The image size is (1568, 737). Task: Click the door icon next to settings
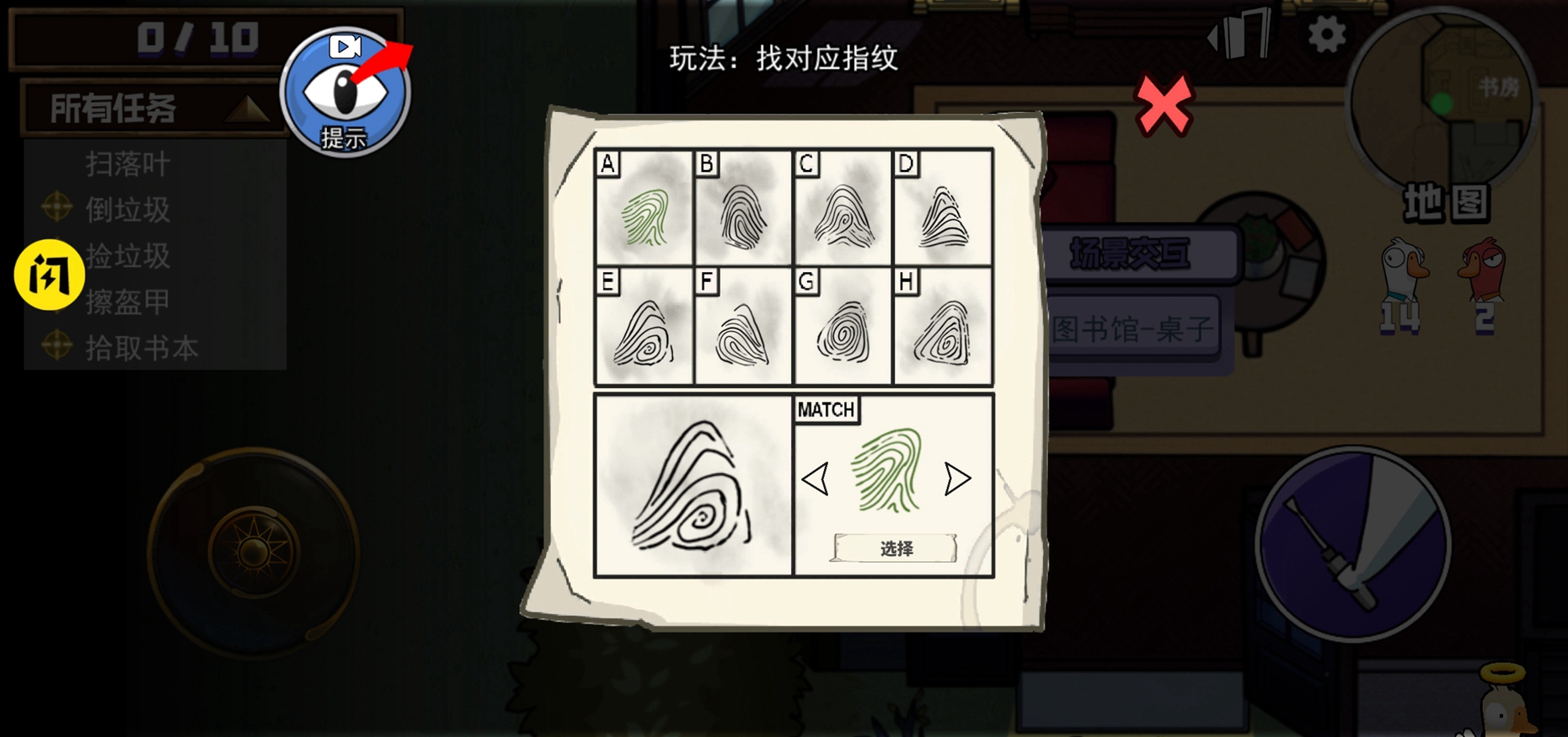1239,35
